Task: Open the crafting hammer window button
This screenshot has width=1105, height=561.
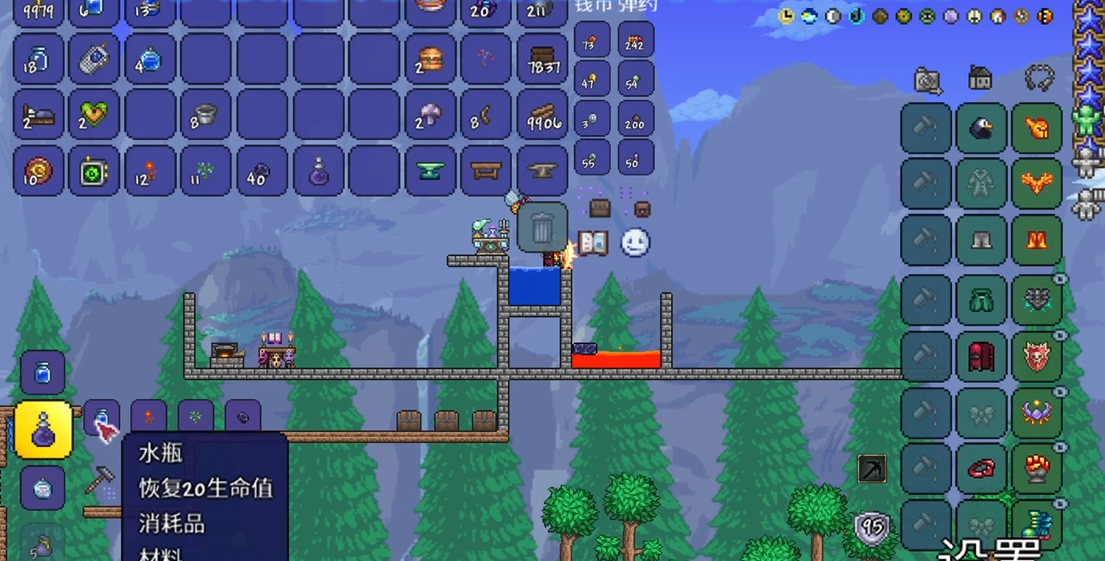Action: pos(98,481)
